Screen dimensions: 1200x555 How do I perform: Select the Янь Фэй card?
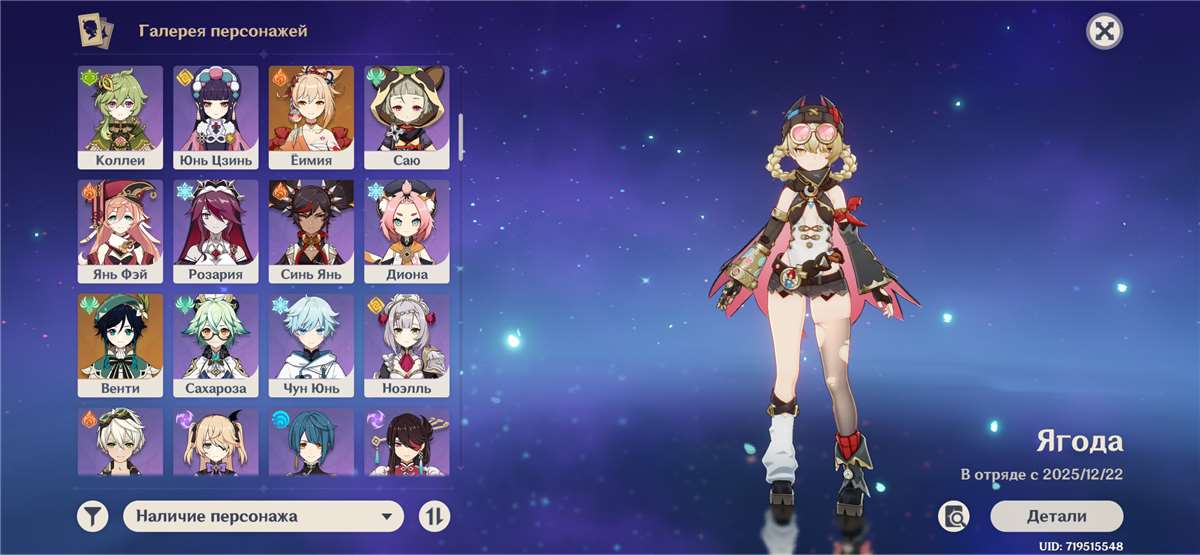coord(120,231)
